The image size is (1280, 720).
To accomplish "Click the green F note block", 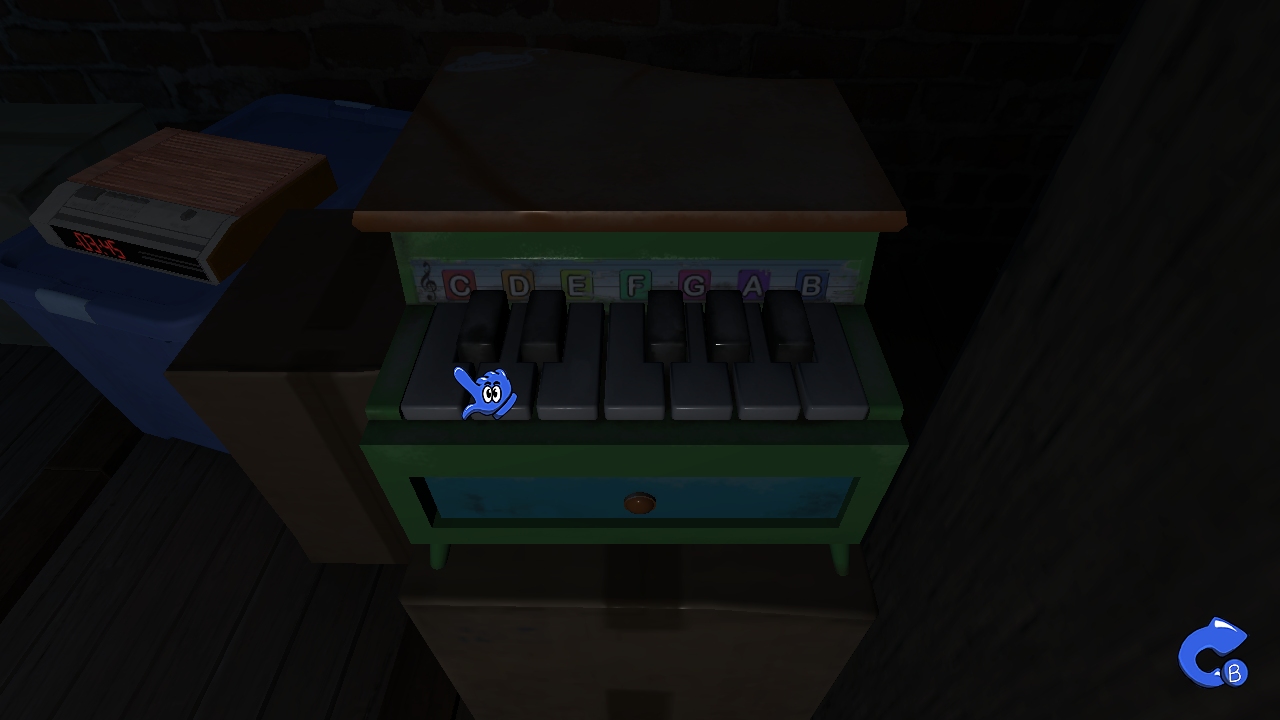I will (634, 286).
